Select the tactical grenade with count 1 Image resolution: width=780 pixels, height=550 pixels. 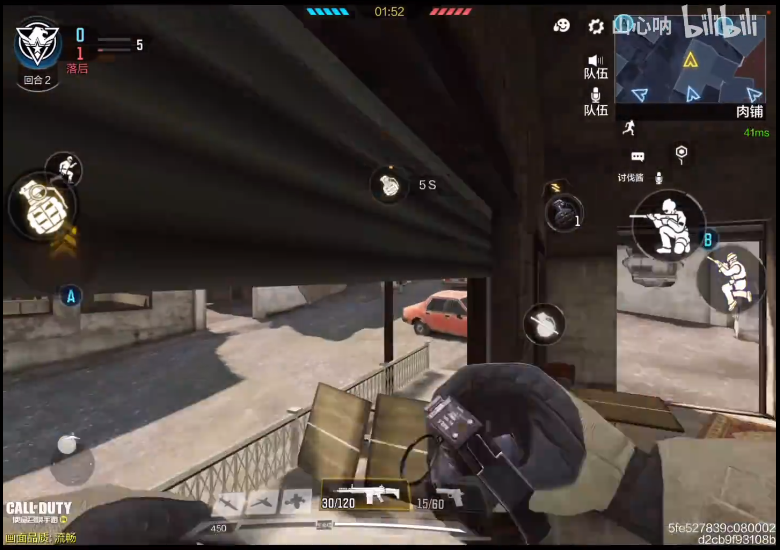click(563, 213)
